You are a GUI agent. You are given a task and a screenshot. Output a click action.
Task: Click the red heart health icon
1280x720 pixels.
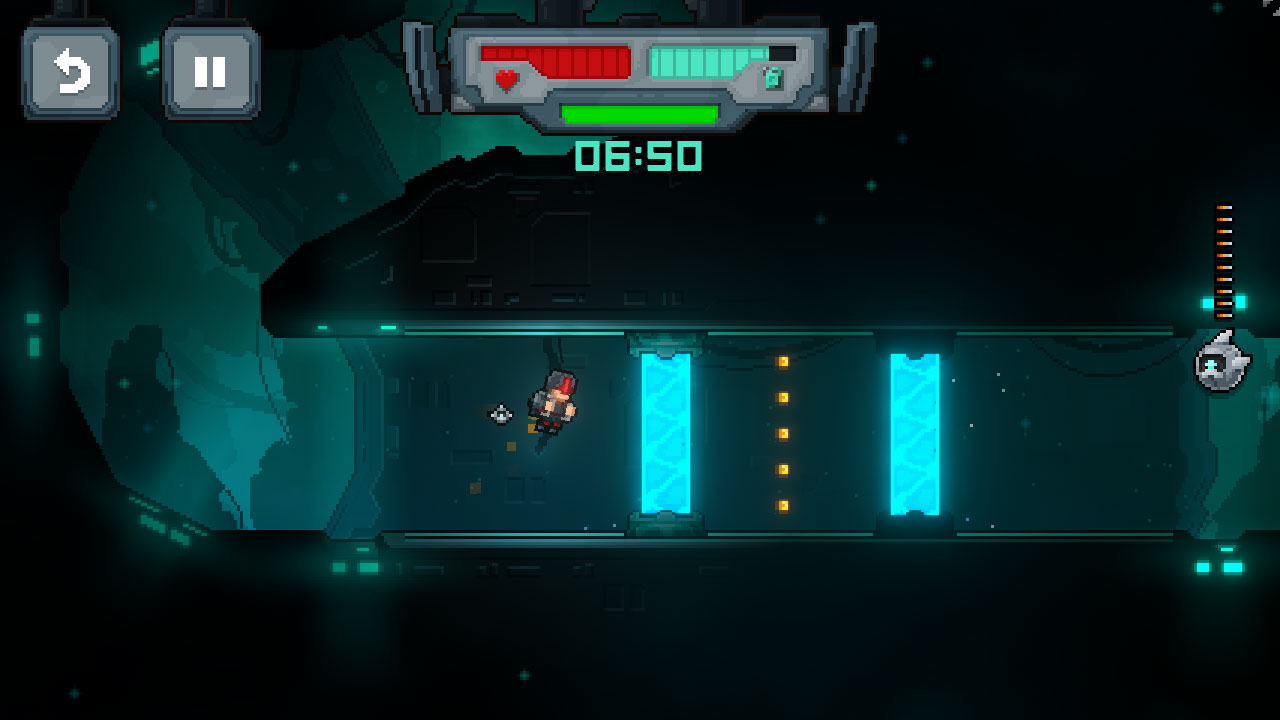[504, 78]
